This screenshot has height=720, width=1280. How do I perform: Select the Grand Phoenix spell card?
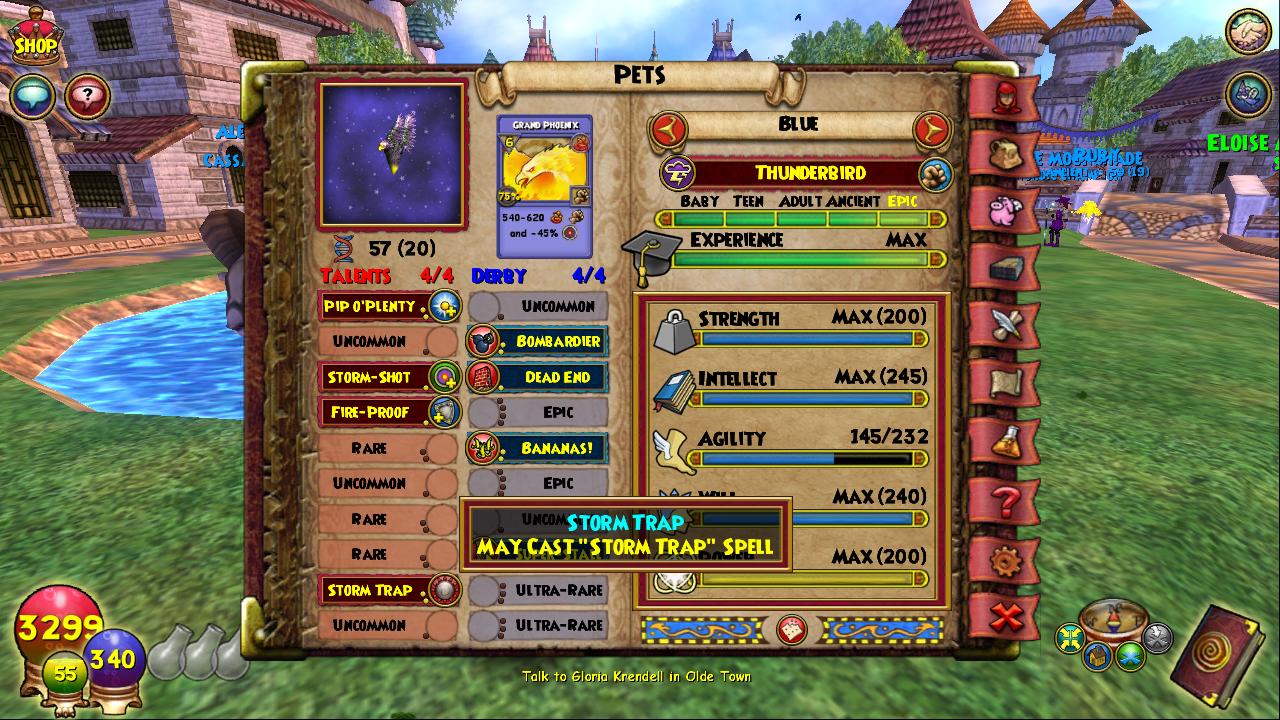544,185
